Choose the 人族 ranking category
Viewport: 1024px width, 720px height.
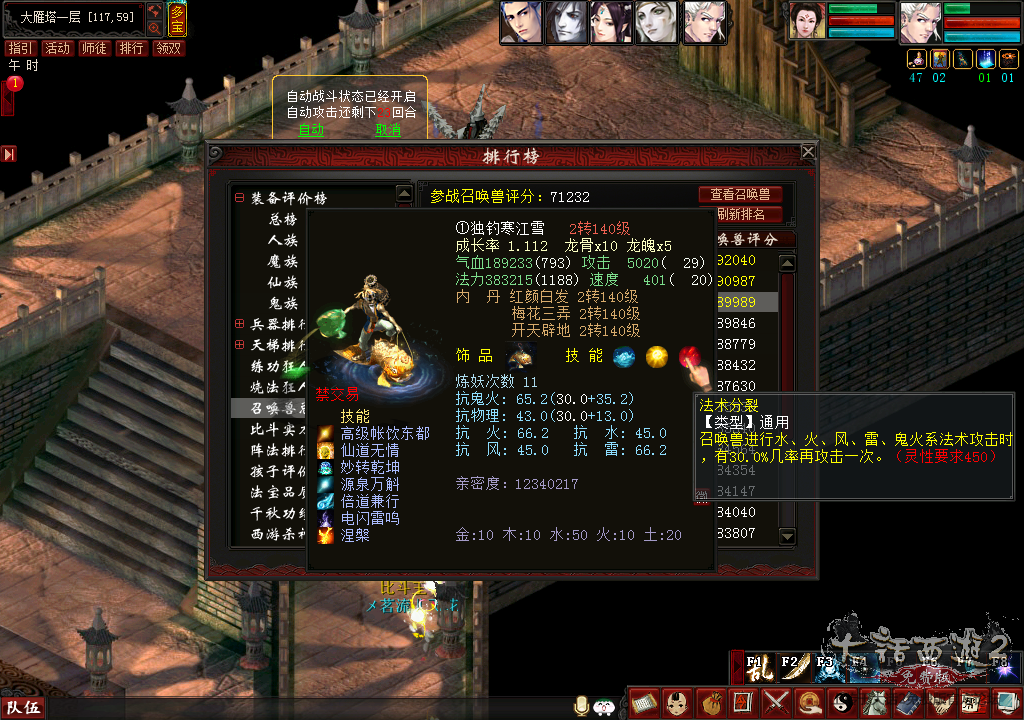click(x=283, y=240)
